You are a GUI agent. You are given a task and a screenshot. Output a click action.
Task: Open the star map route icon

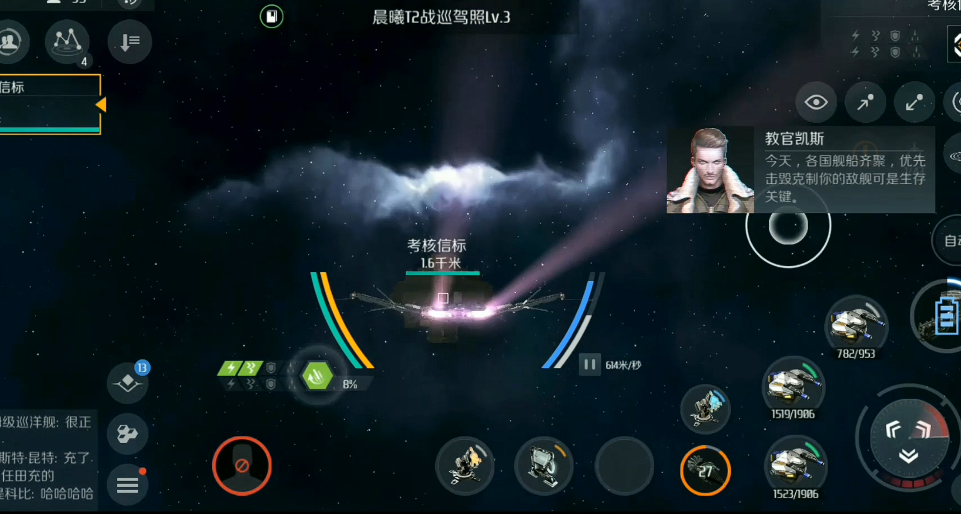click(68, 40)
